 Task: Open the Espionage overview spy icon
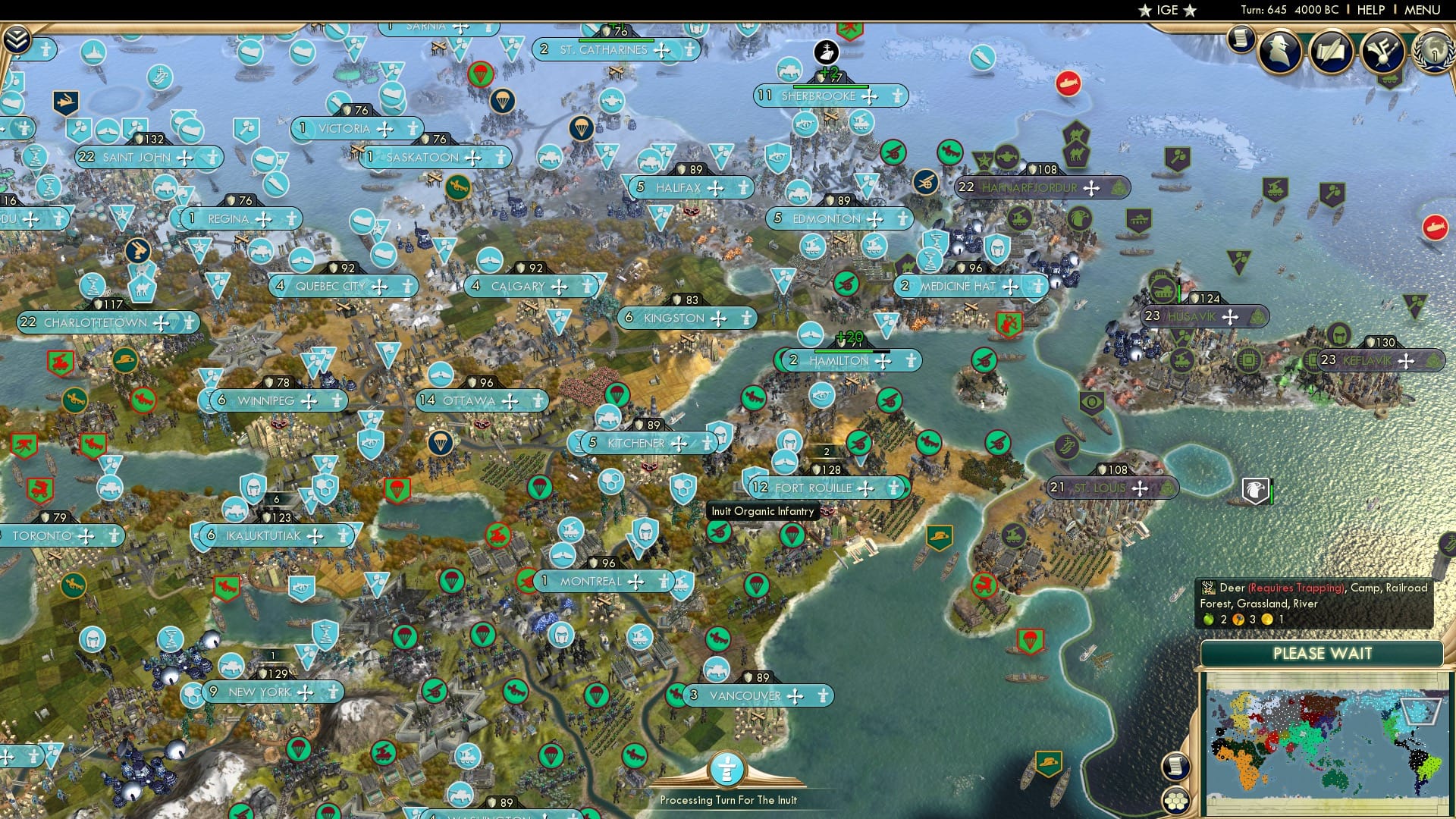point(1280,50)
